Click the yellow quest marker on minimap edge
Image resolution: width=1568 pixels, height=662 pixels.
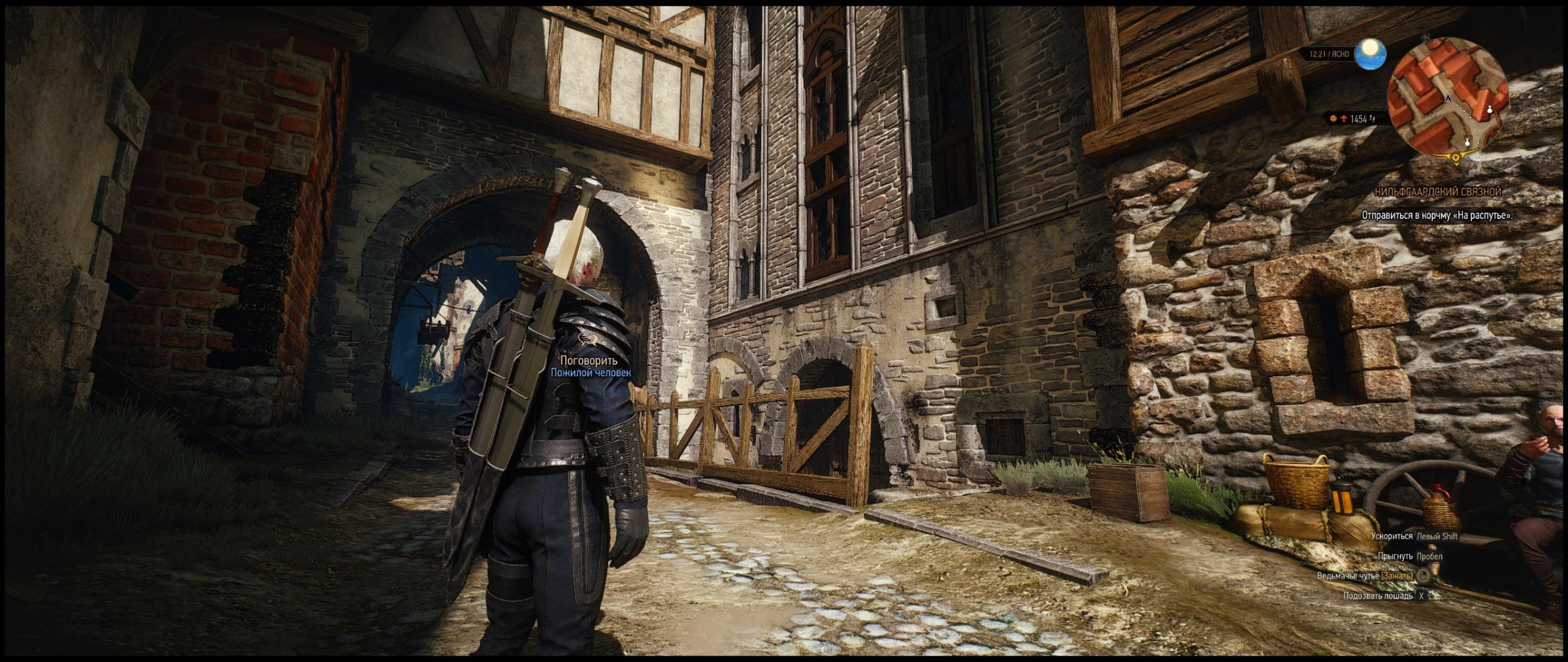point(1456,157)
